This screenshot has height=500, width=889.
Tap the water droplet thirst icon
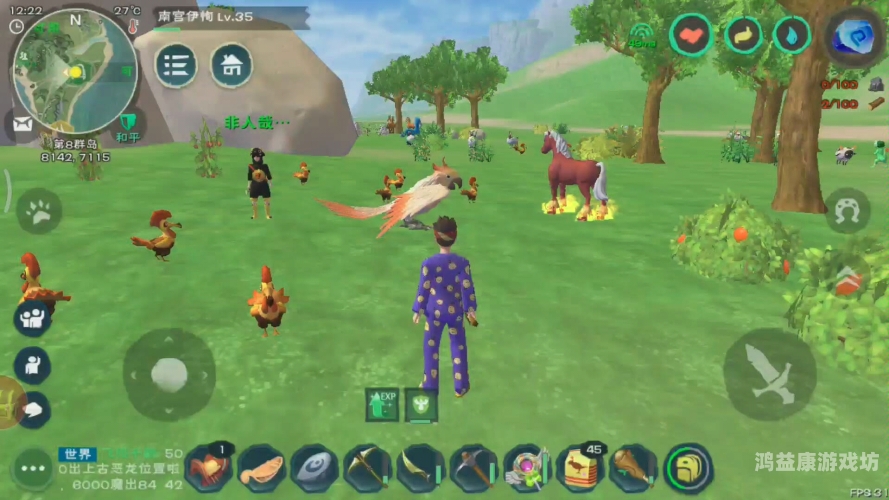point(792,36)
